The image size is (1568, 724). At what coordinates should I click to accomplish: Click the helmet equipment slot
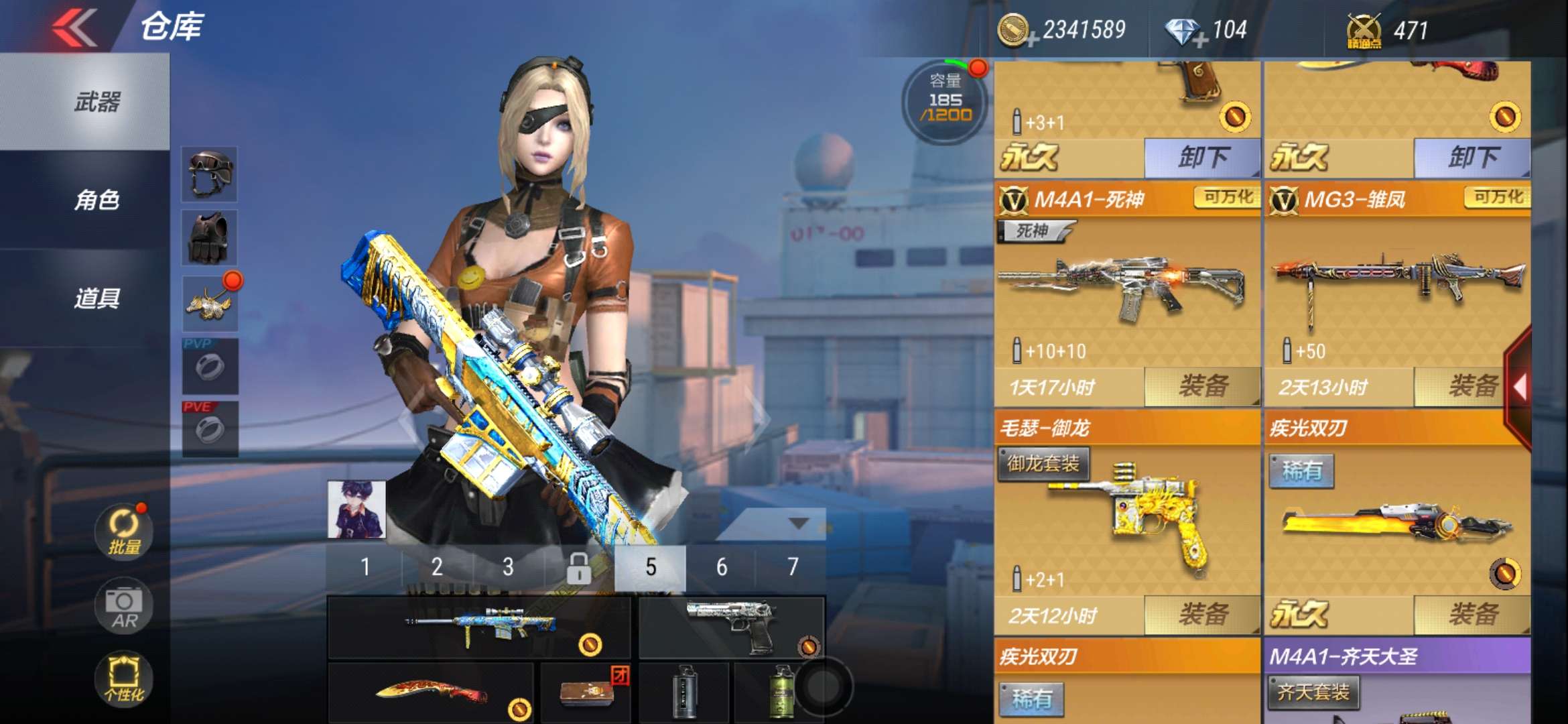pyautogui.click(x=210, y=174)
